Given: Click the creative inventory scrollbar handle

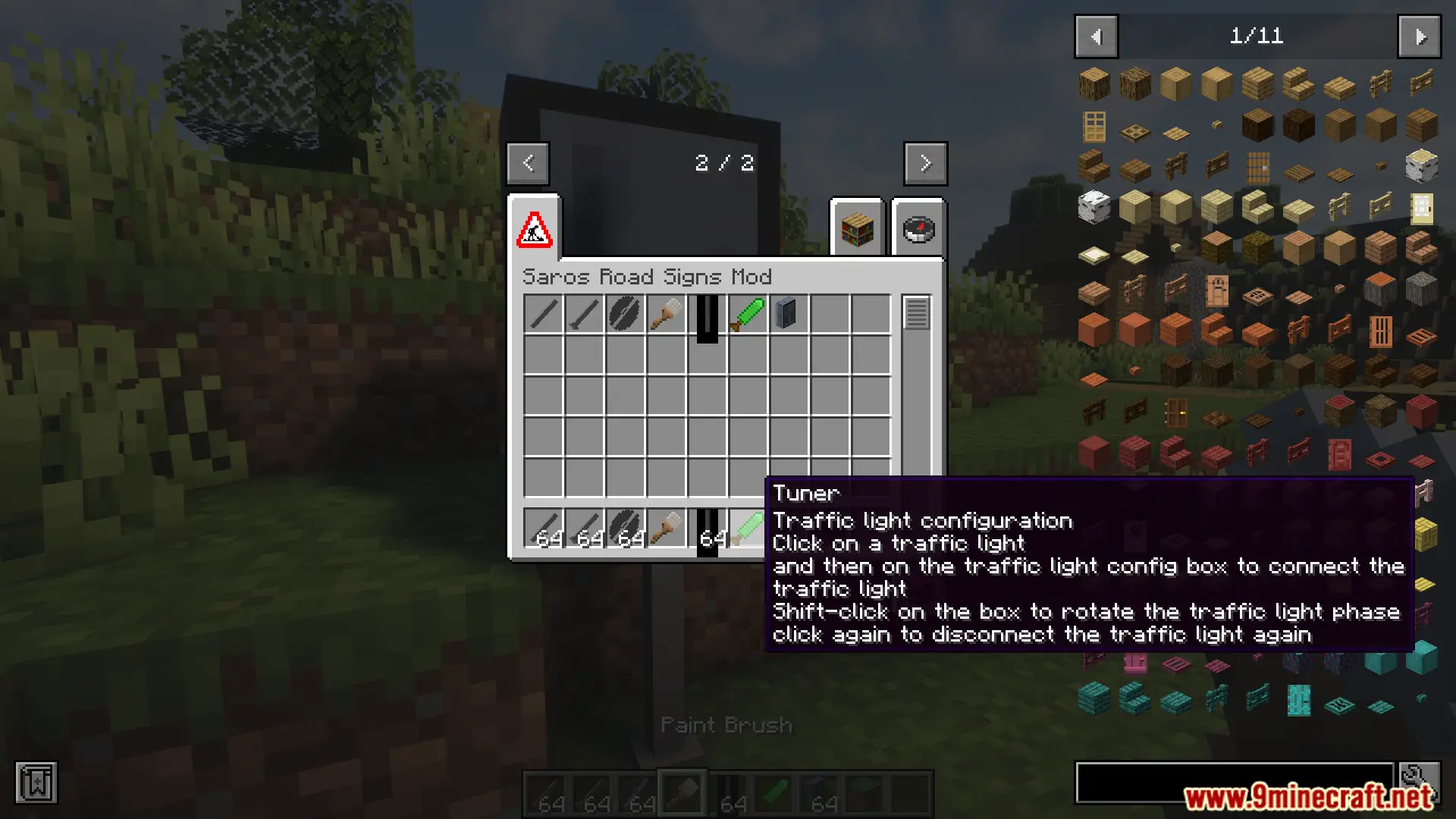Looking at the screenshot, I should point(916,313).
